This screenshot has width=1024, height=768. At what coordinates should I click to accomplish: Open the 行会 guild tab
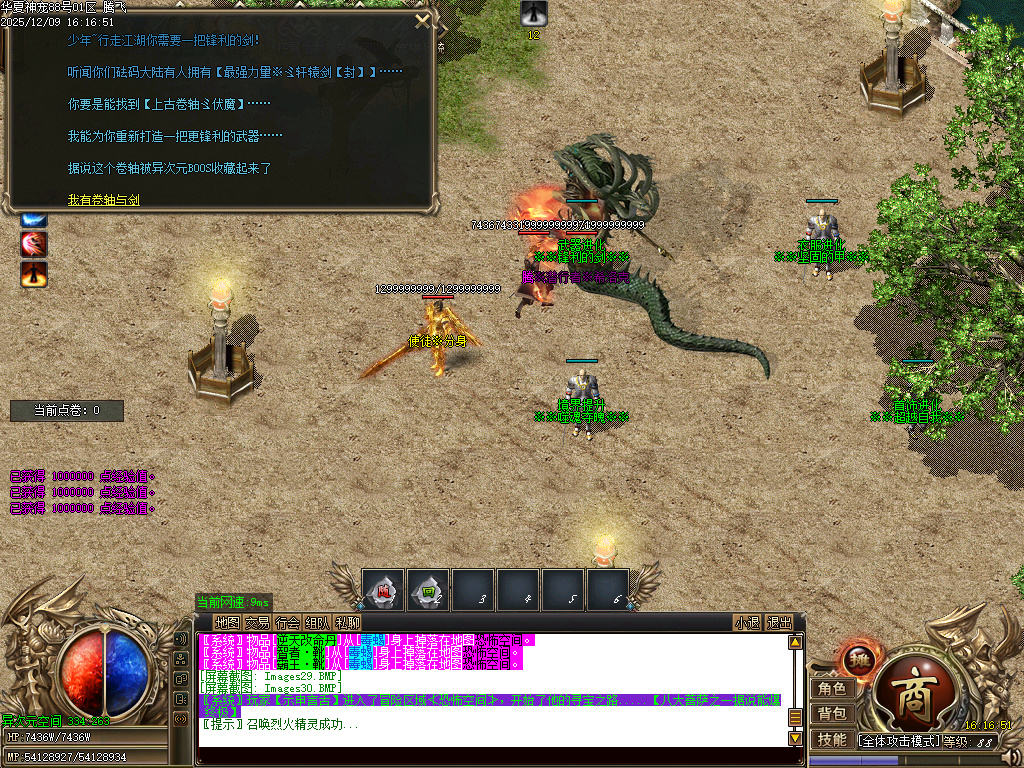coord(287,622)
